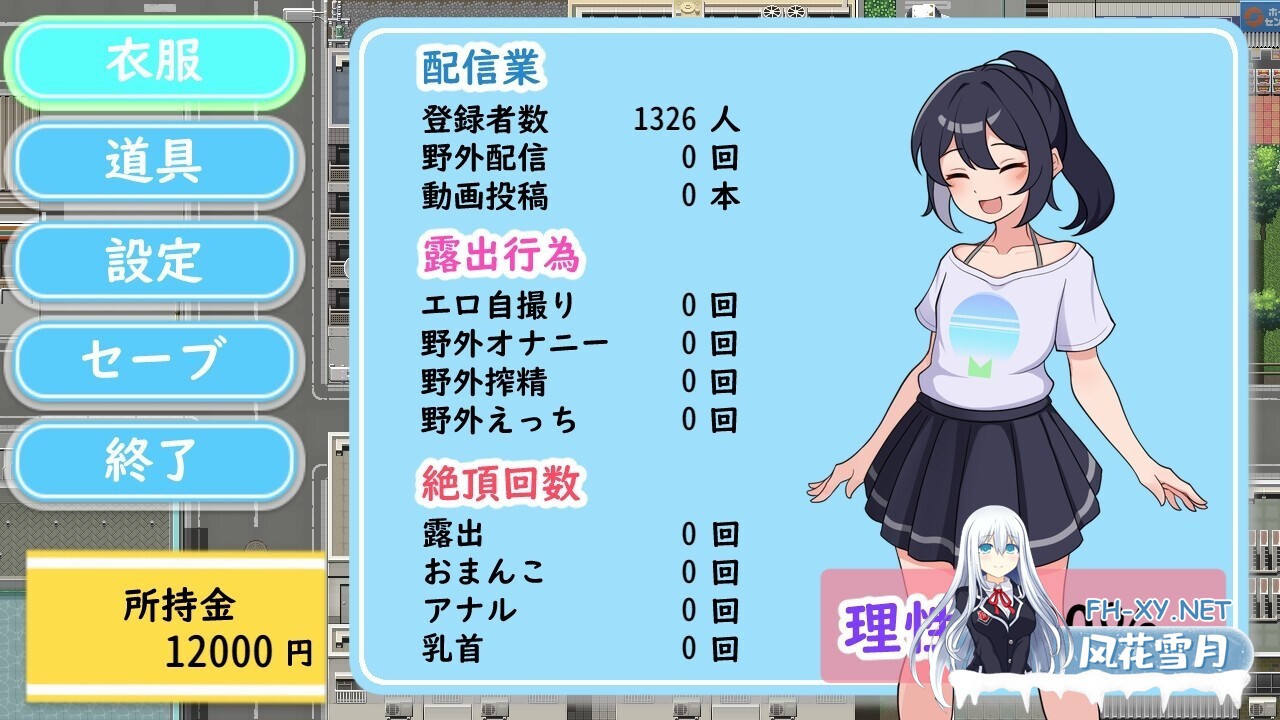Click the 野外えっち counter row
This screenshot has width=1280, height=720.
[570, 420]
